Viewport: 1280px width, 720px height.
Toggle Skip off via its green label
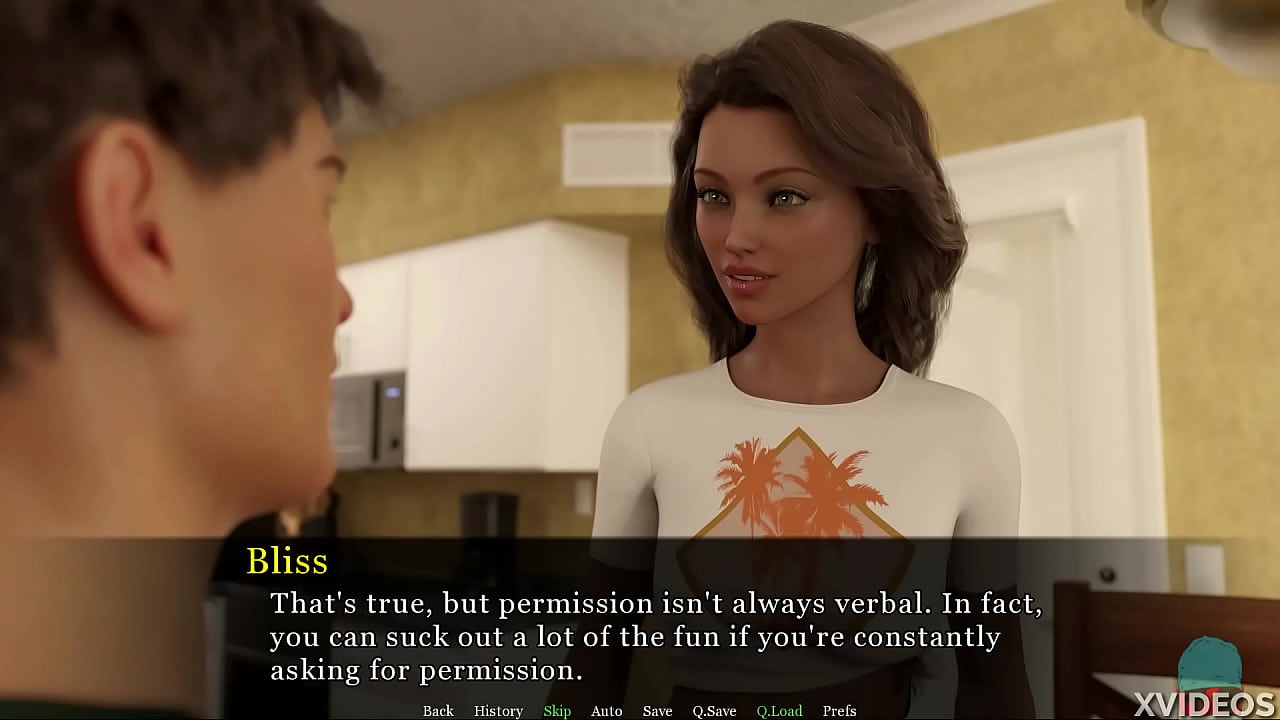pyautogui.click(x=557, y=710)
